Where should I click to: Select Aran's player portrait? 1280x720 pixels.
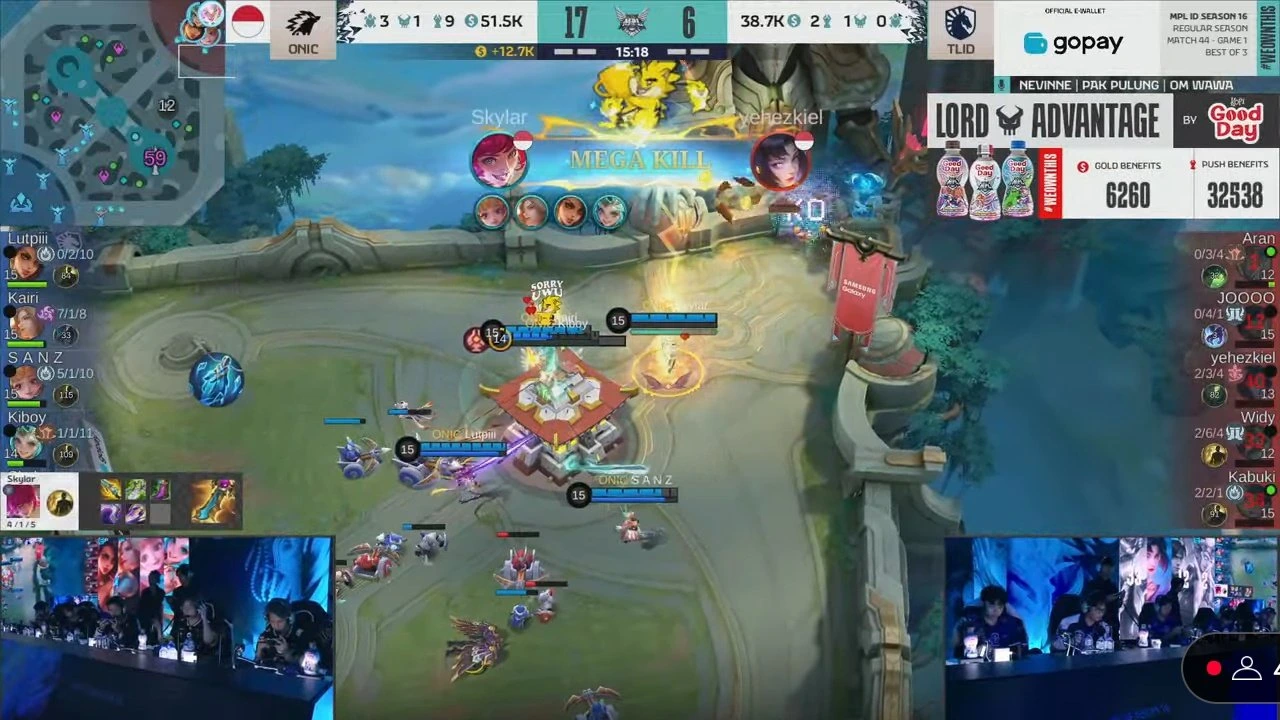pyautogui.click(x=1256, y=264)
